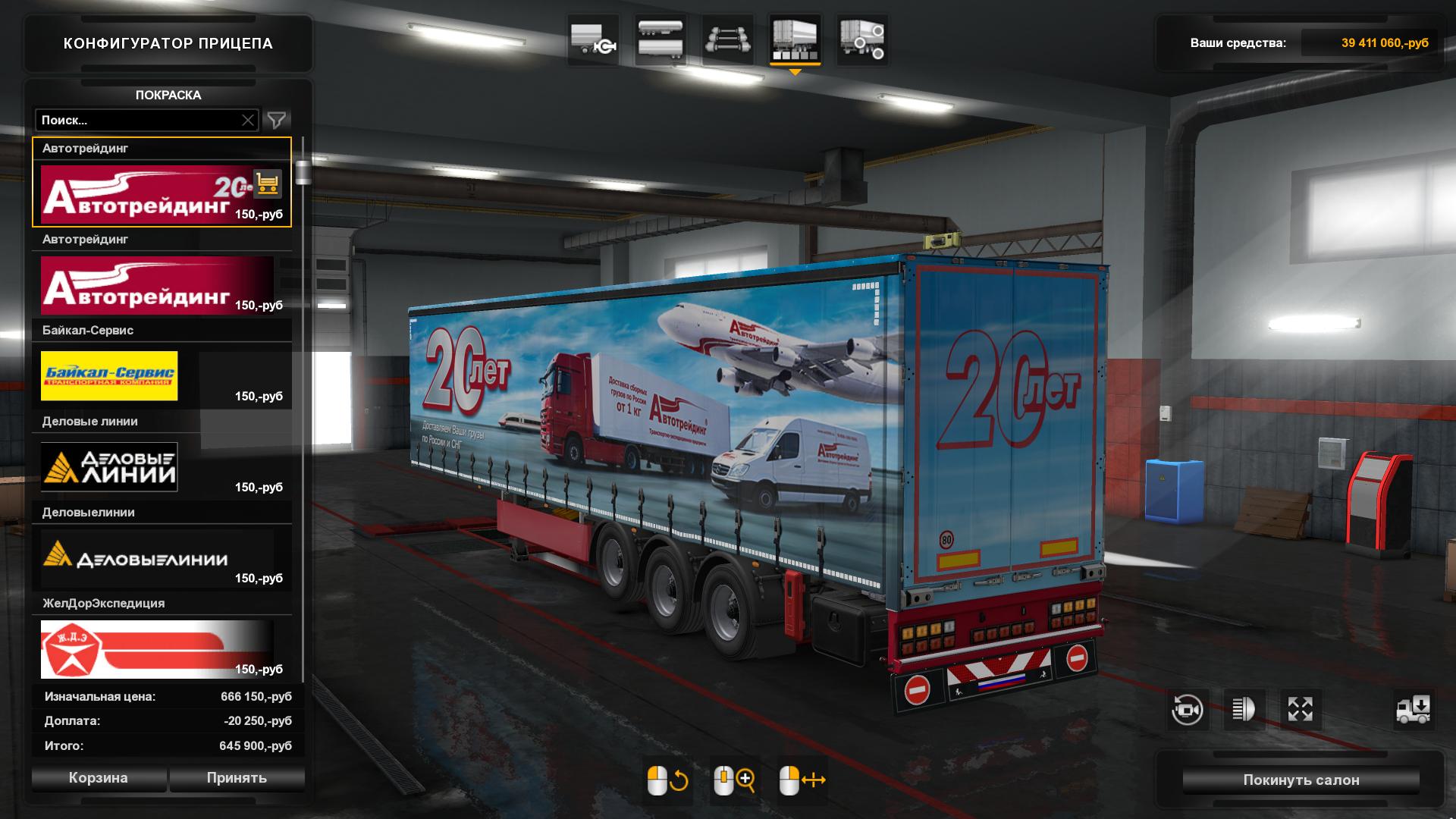Click the truck download icon
The width and height of the screenshot is (1456, 819).
coord(1413,710)
